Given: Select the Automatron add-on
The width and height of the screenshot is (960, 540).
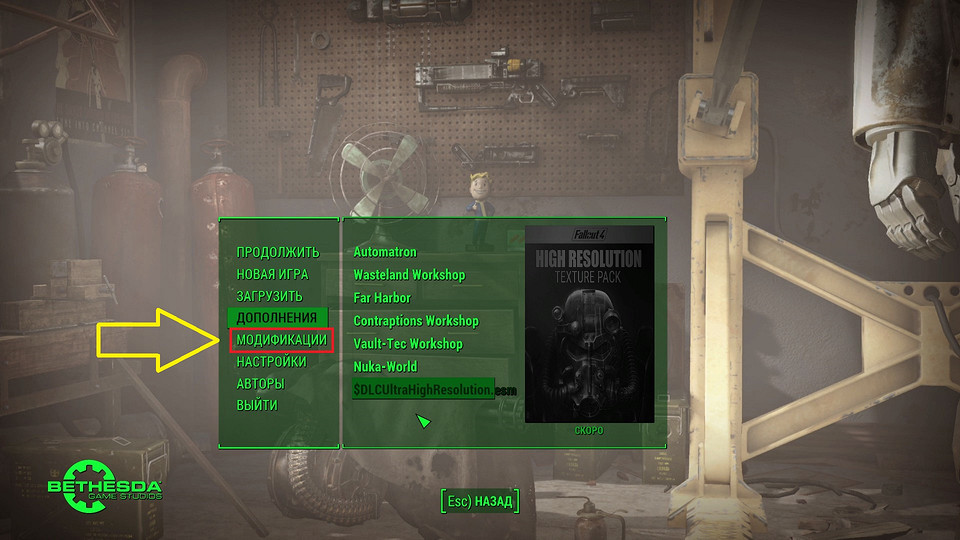Looking at the screenshot, I should click(x=385, y=252).
